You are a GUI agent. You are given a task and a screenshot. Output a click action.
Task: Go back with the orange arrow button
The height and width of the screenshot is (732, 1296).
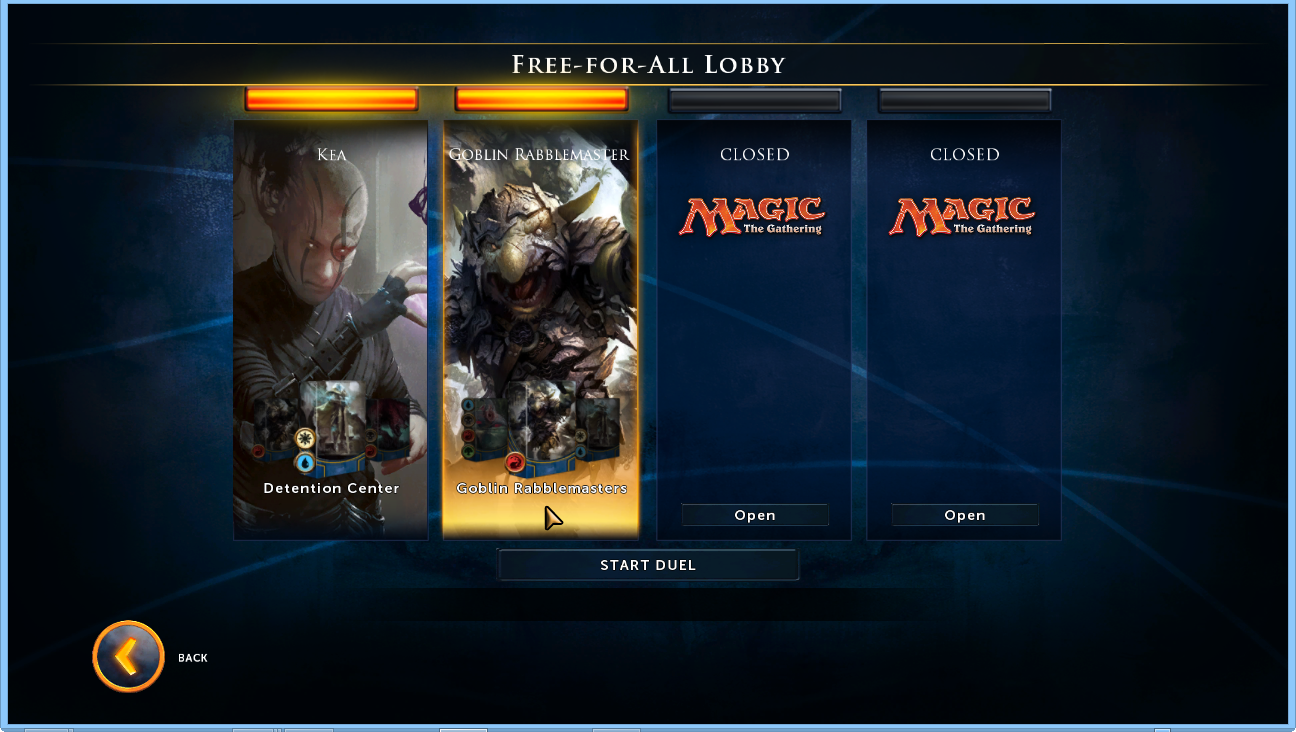[128, 657]
